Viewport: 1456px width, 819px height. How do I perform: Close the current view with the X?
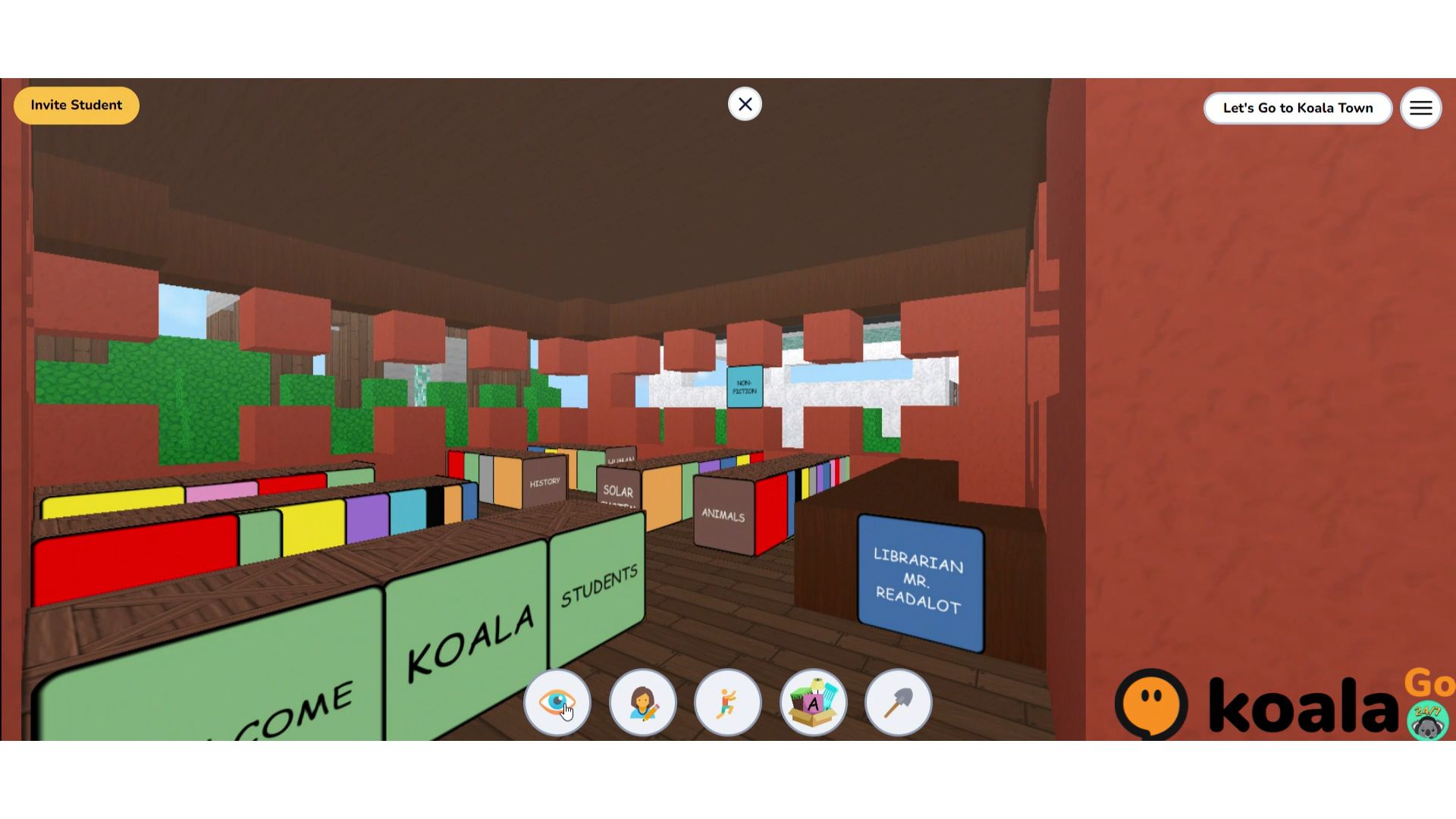(744, 104)
